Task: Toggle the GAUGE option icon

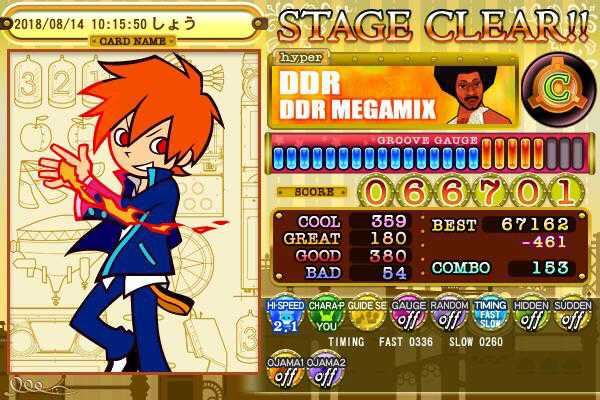Action: tap(406, 316)
